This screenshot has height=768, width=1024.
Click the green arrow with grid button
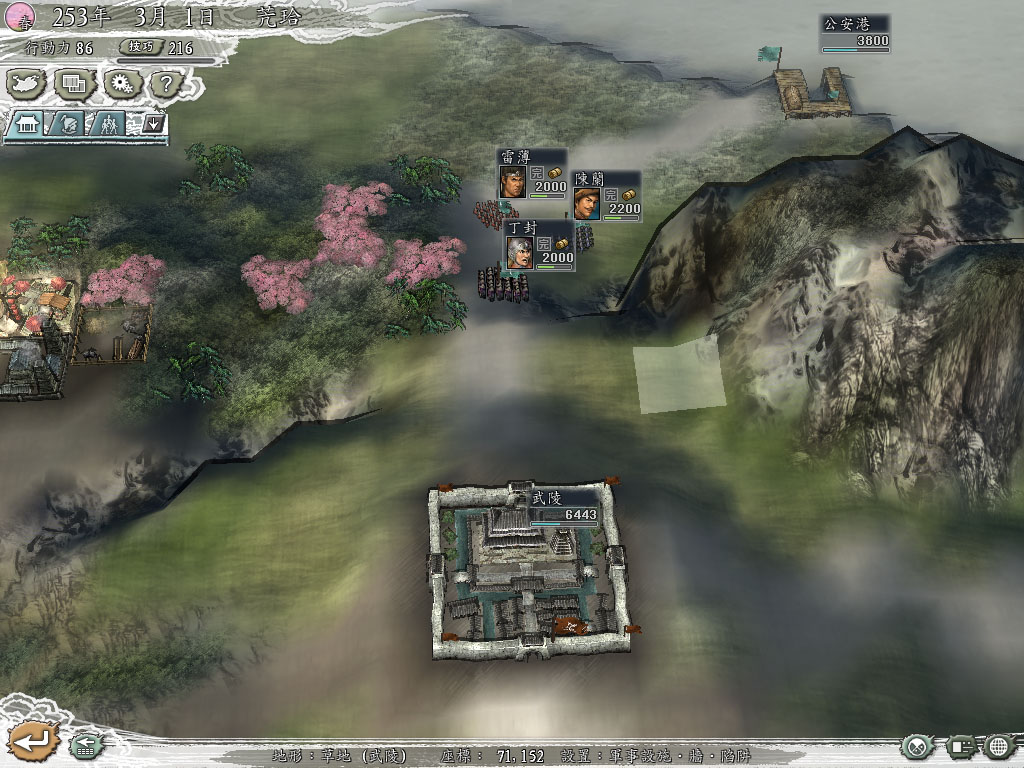84,745
